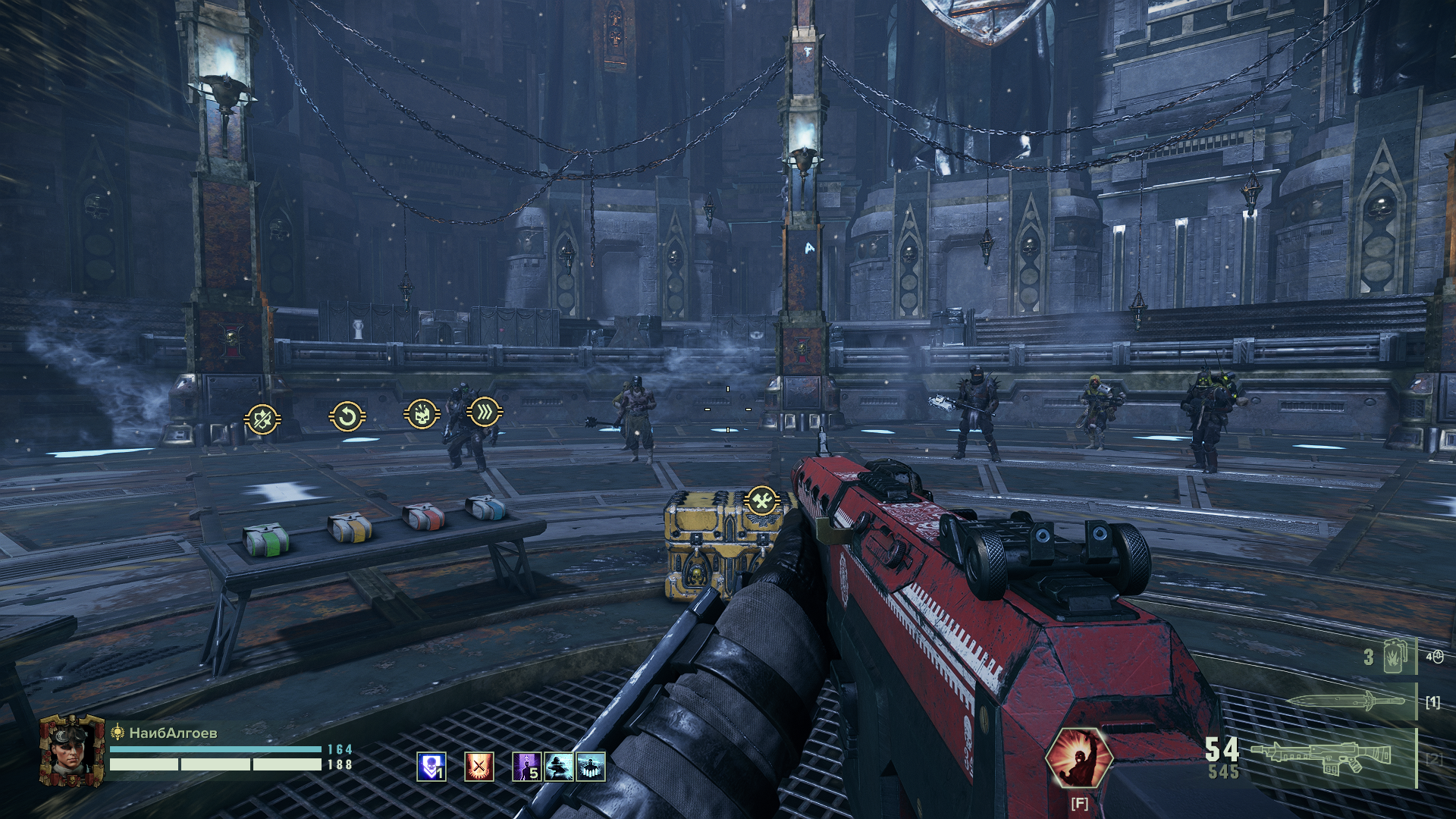Select the figure over ammo rounds buff icon

(x=591, y=767)
